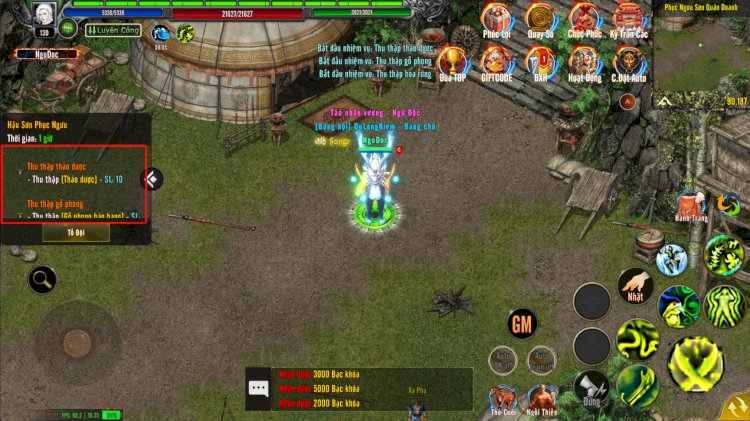Select the Luyện Công combat mode button
This screenshot has height=421, width=750.
(112, 31)
